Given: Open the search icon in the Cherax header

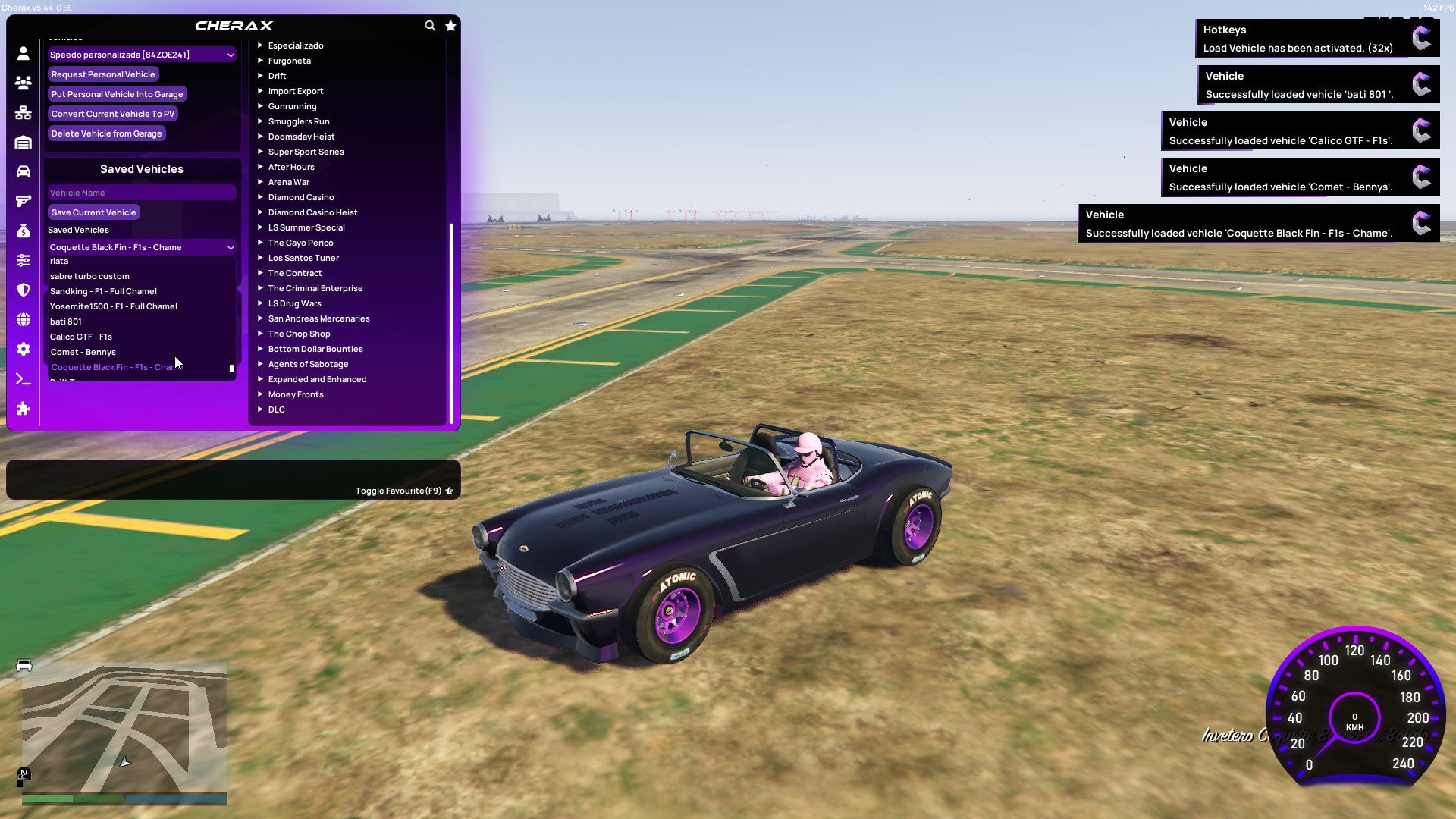Looking at the screenshot, I should [x=430, y=25].
